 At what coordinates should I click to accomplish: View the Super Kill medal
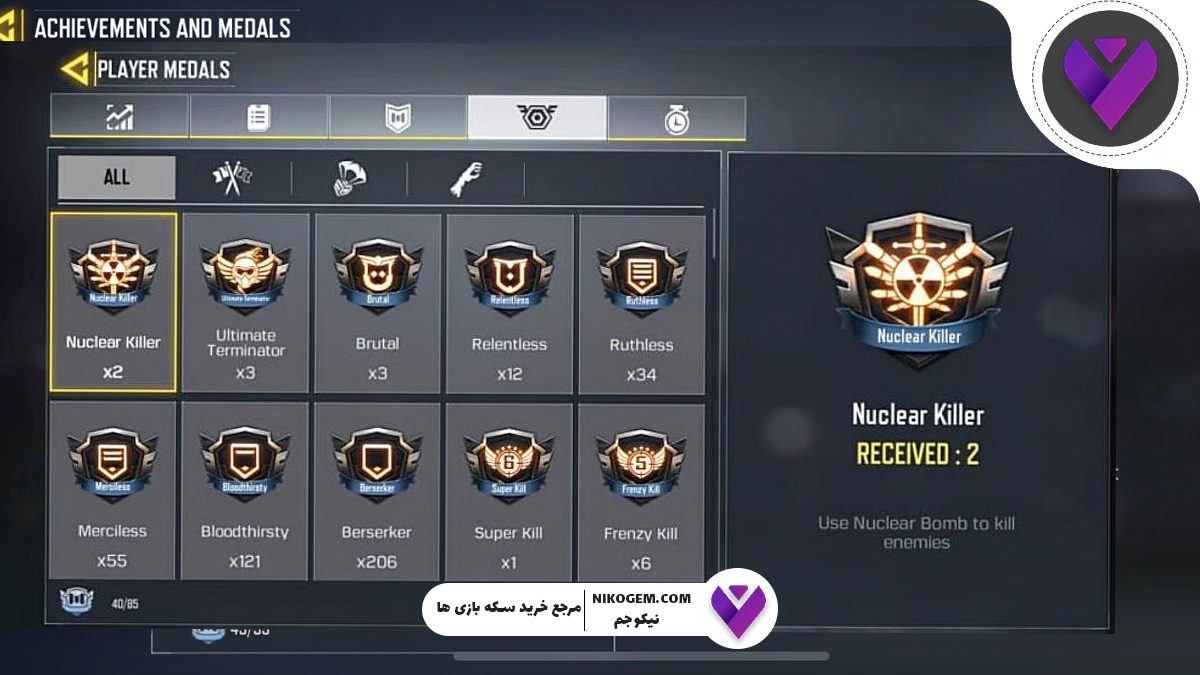pyautogui.click(x=509, y=490)
